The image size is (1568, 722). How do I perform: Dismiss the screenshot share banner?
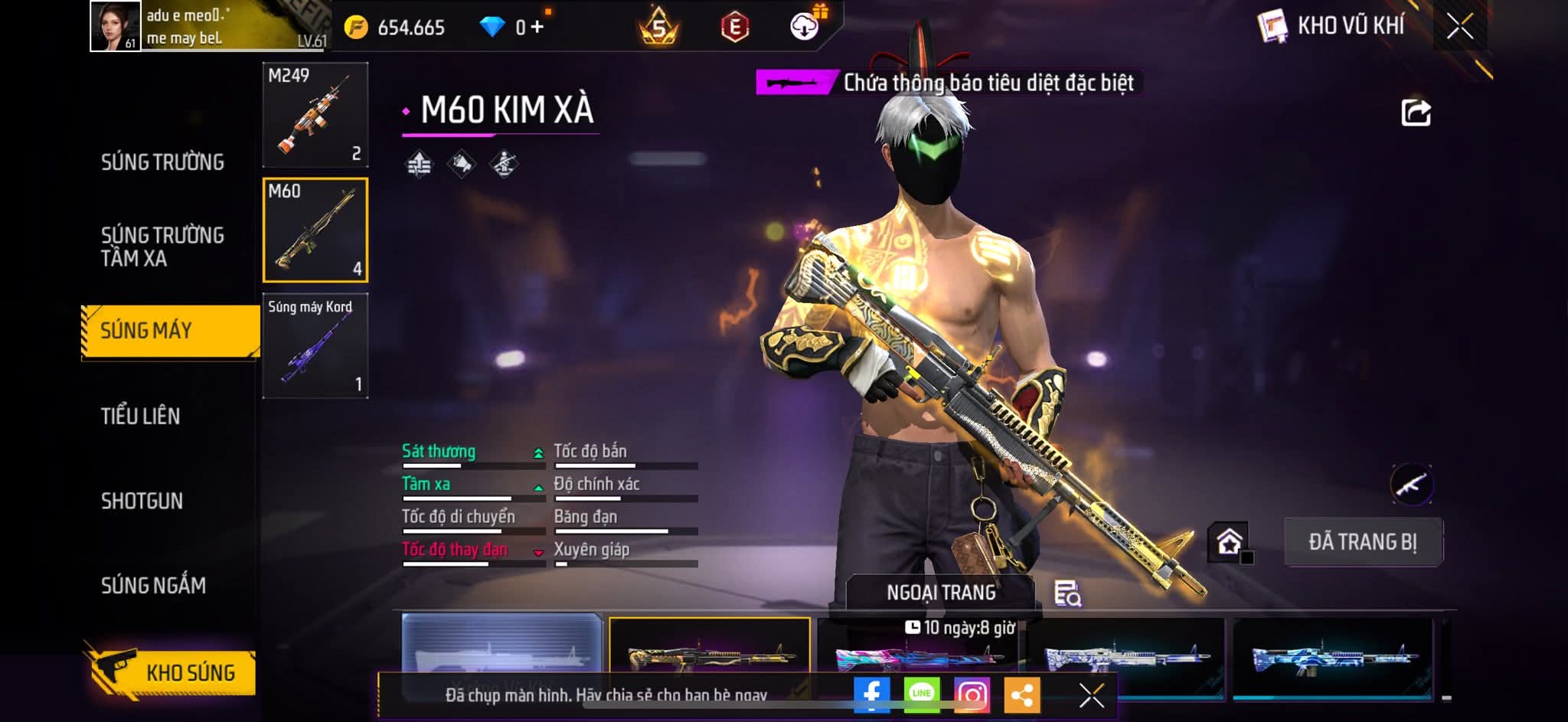tap(1091, 695)
